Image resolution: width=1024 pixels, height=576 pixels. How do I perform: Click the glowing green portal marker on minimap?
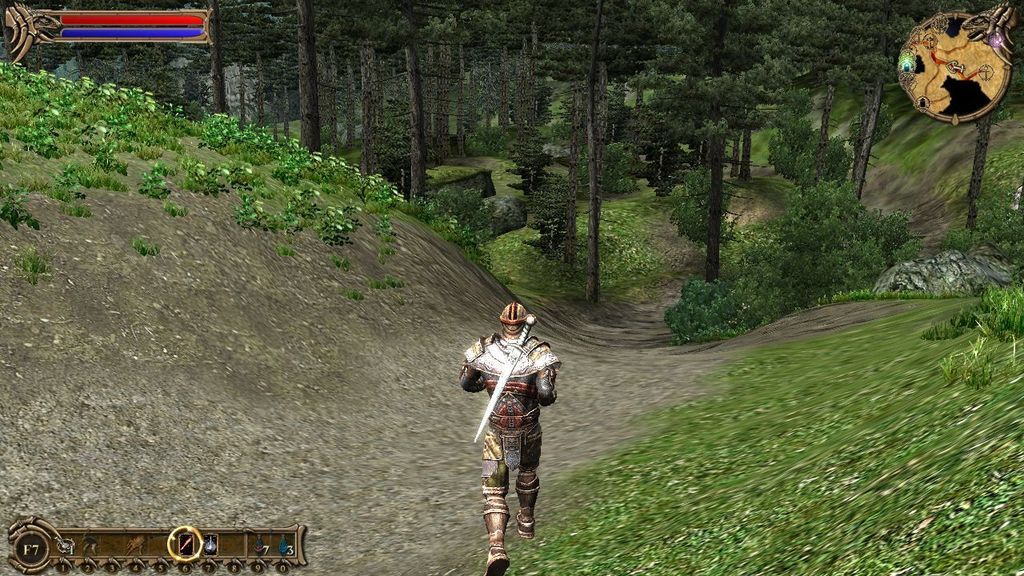click(x=908, y=63)
